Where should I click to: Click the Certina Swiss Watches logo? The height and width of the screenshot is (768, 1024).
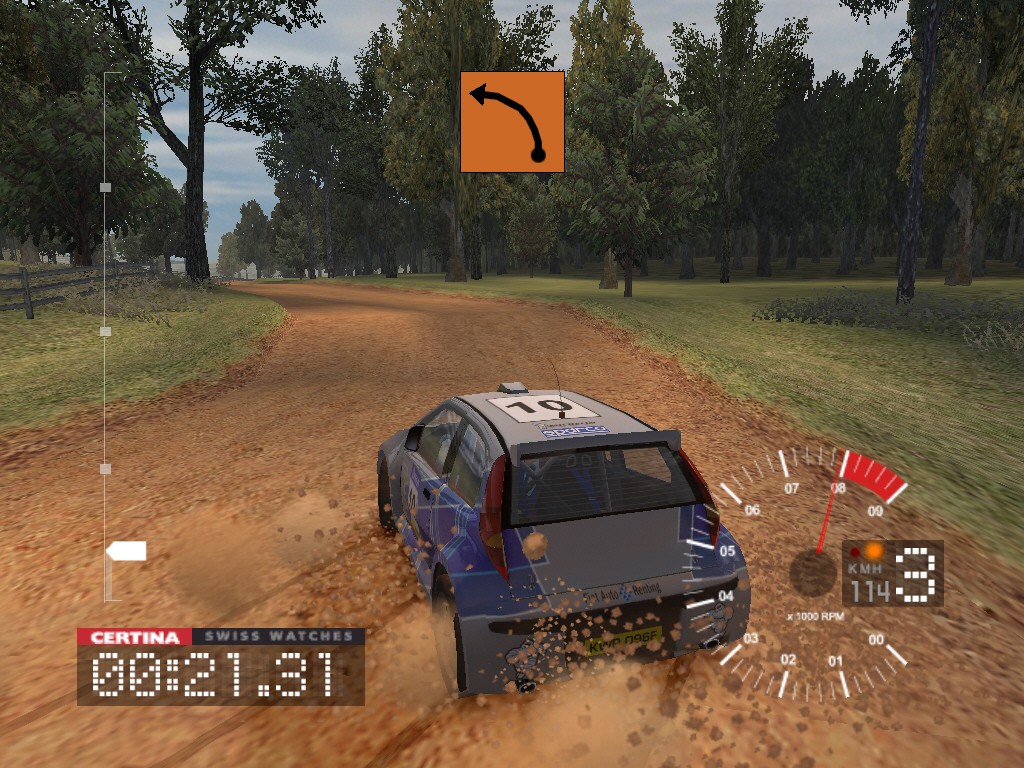pyautogui.click(x=221, y=636)
